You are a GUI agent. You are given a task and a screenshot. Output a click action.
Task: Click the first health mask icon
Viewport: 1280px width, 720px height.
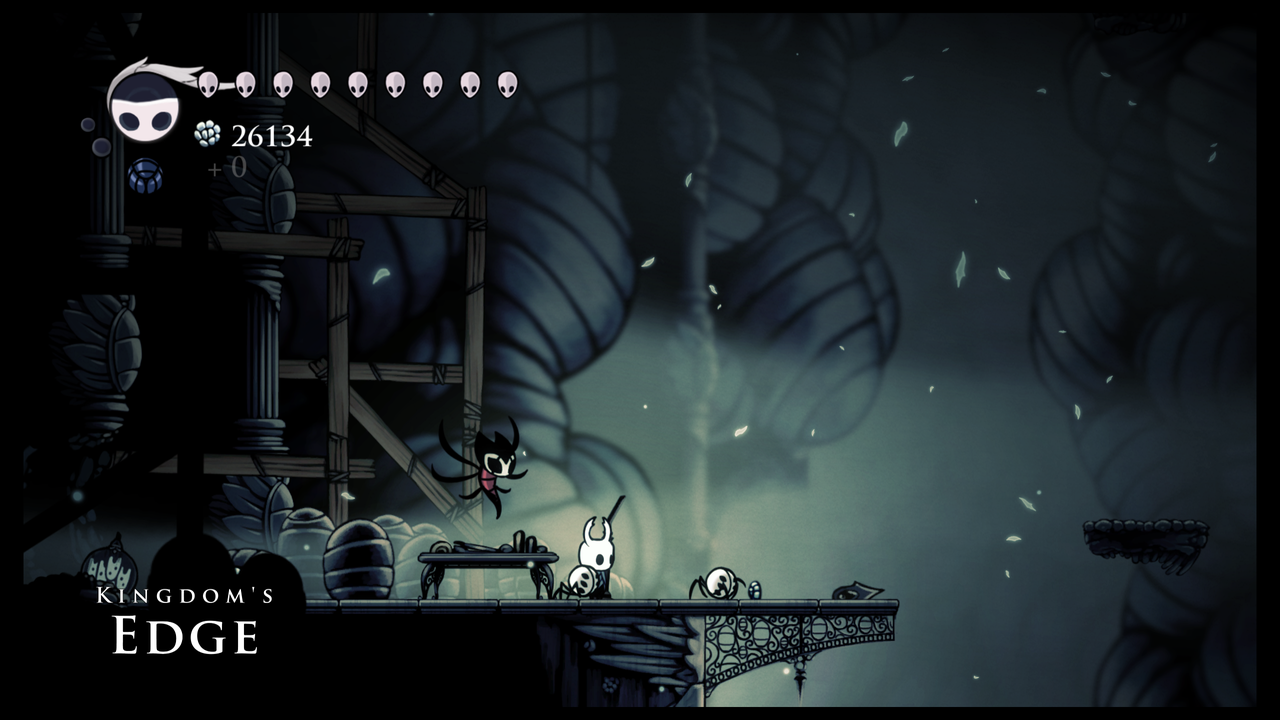(208, 83)
